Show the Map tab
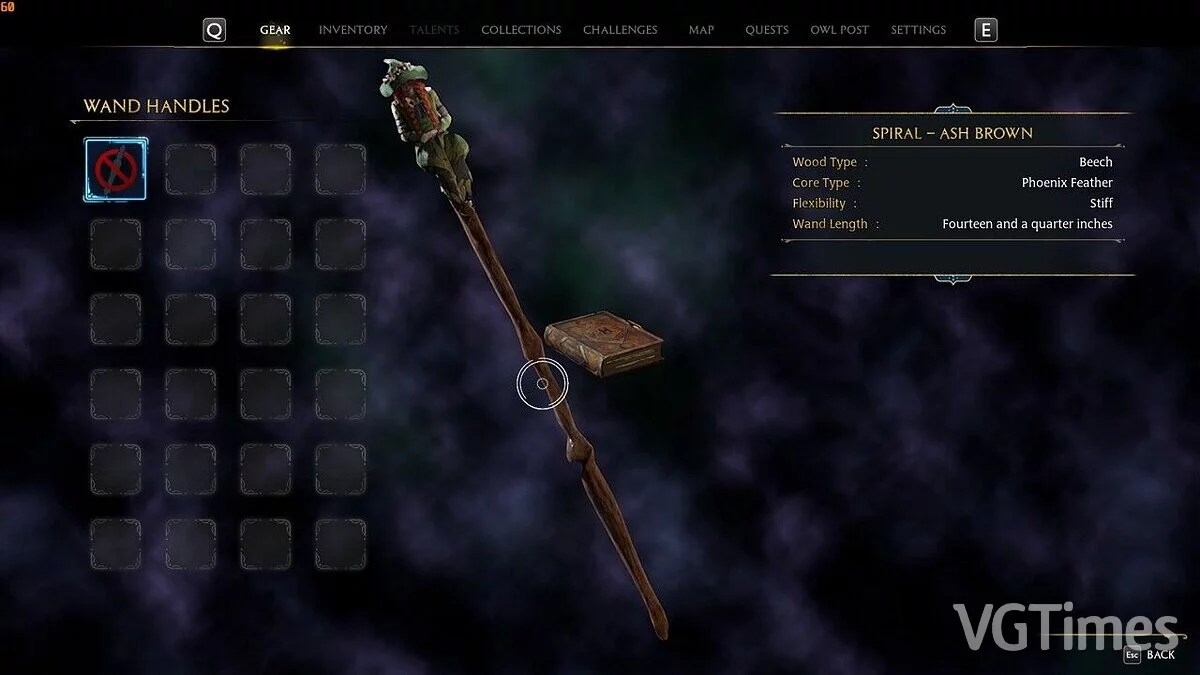The image size is (1200, 675). coord(701,30)
